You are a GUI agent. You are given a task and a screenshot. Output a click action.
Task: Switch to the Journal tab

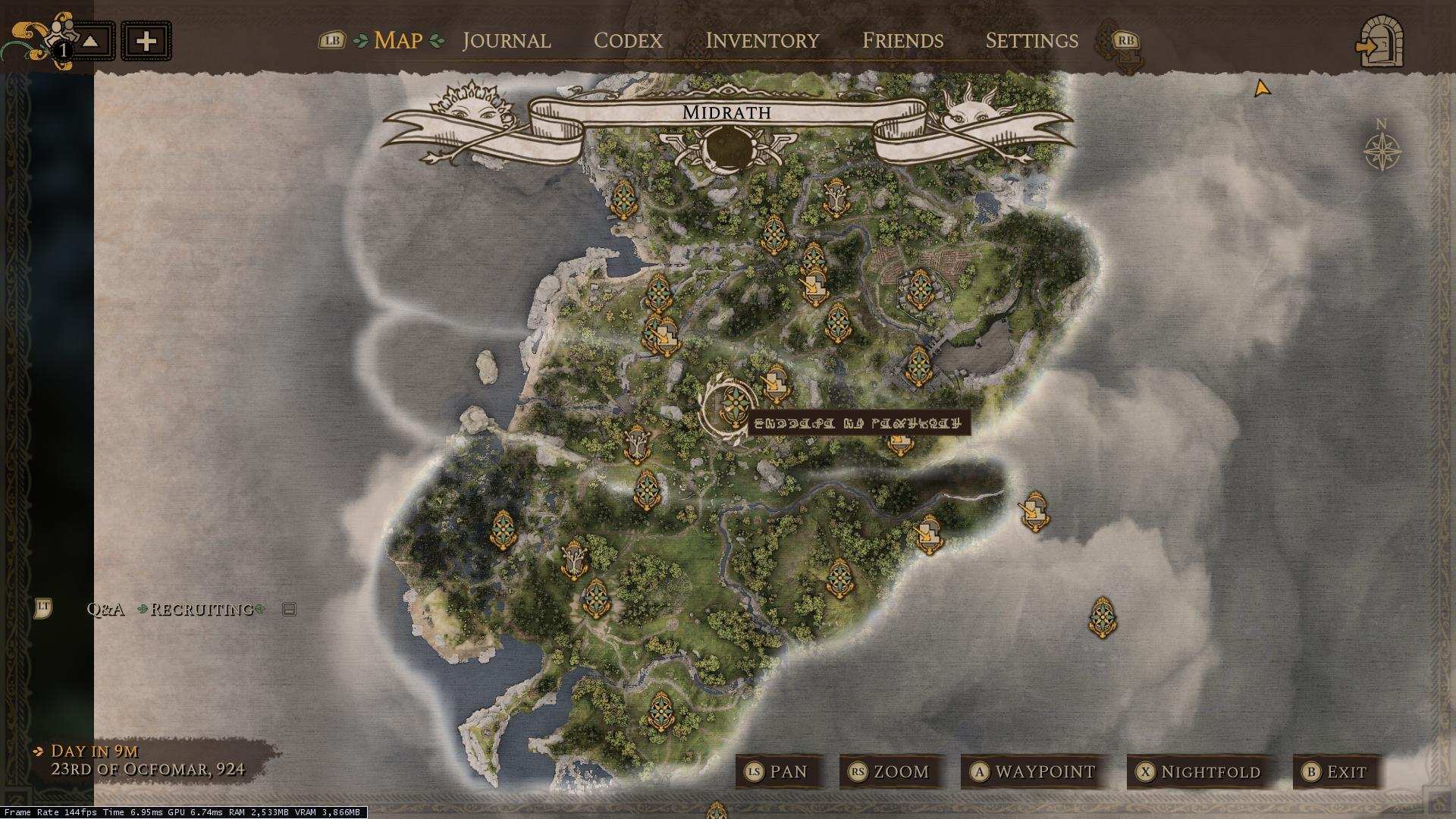pos(506,40)
